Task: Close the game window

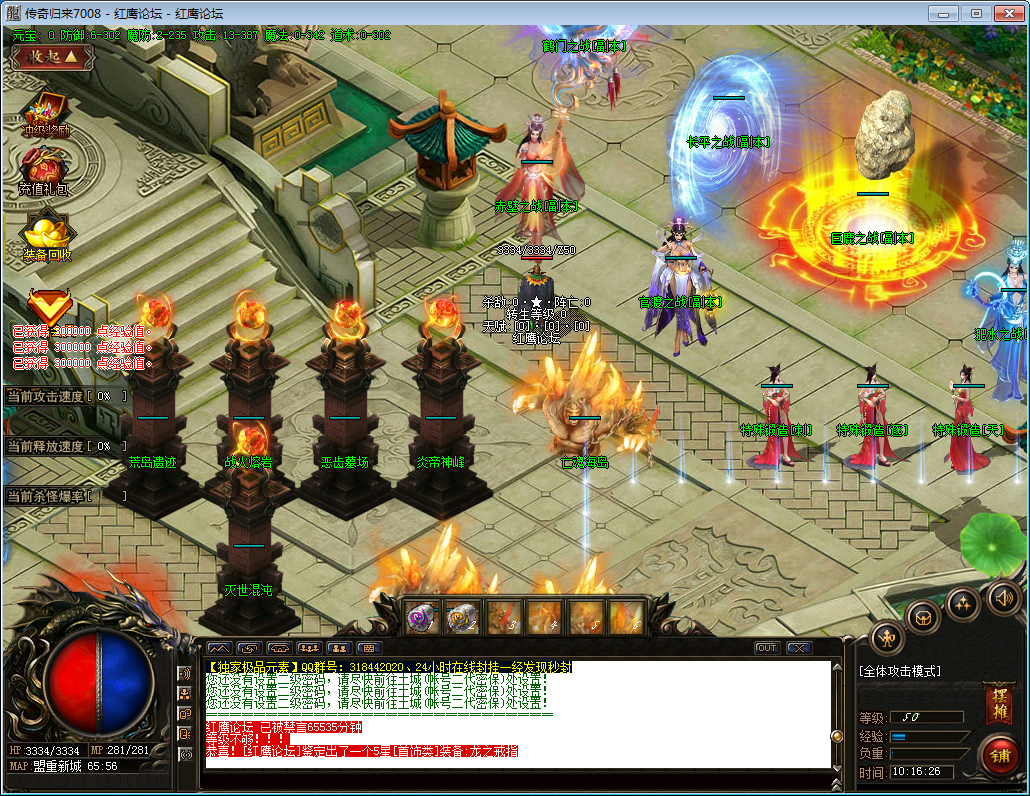Action: 1007,13
